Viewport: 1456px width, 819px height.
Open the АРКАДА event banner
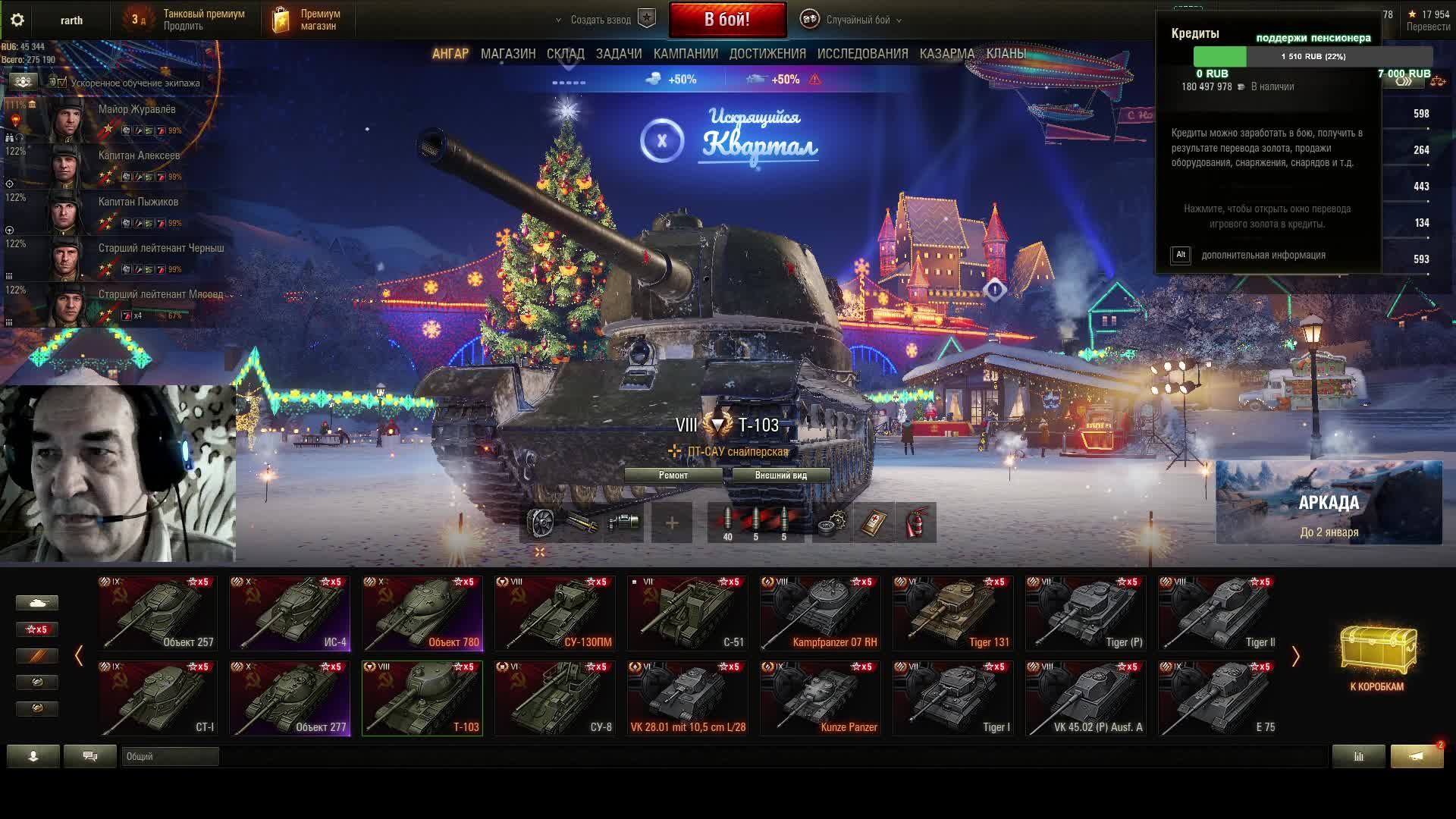click(x=1329, y=503)
